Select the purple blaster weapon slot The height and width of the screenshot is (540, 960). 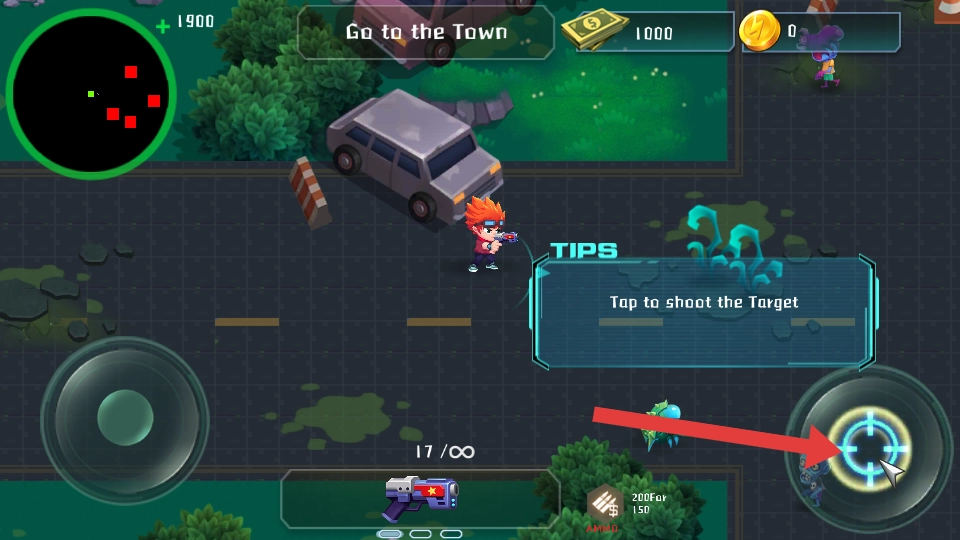[420, 496]
